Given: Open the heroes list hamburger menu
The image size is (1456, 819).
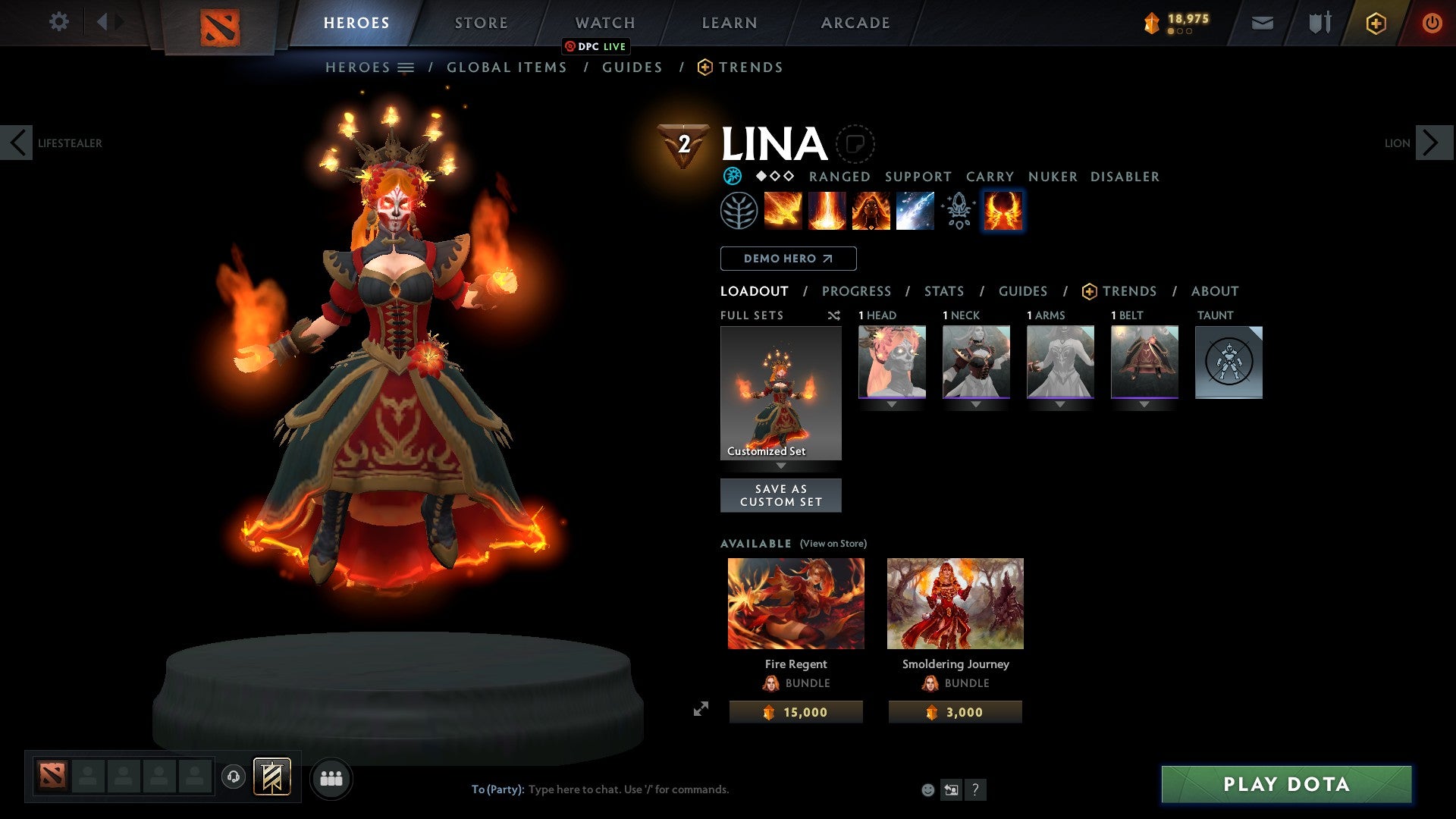Looking at the screenshot, I should [406, 67].
